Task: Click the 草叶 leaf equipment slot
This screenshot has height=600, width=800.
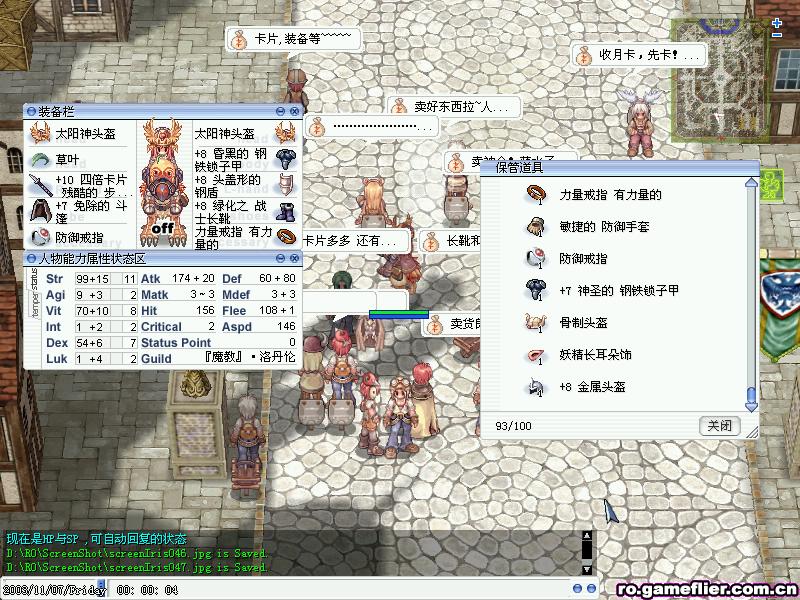Action: 67,160
